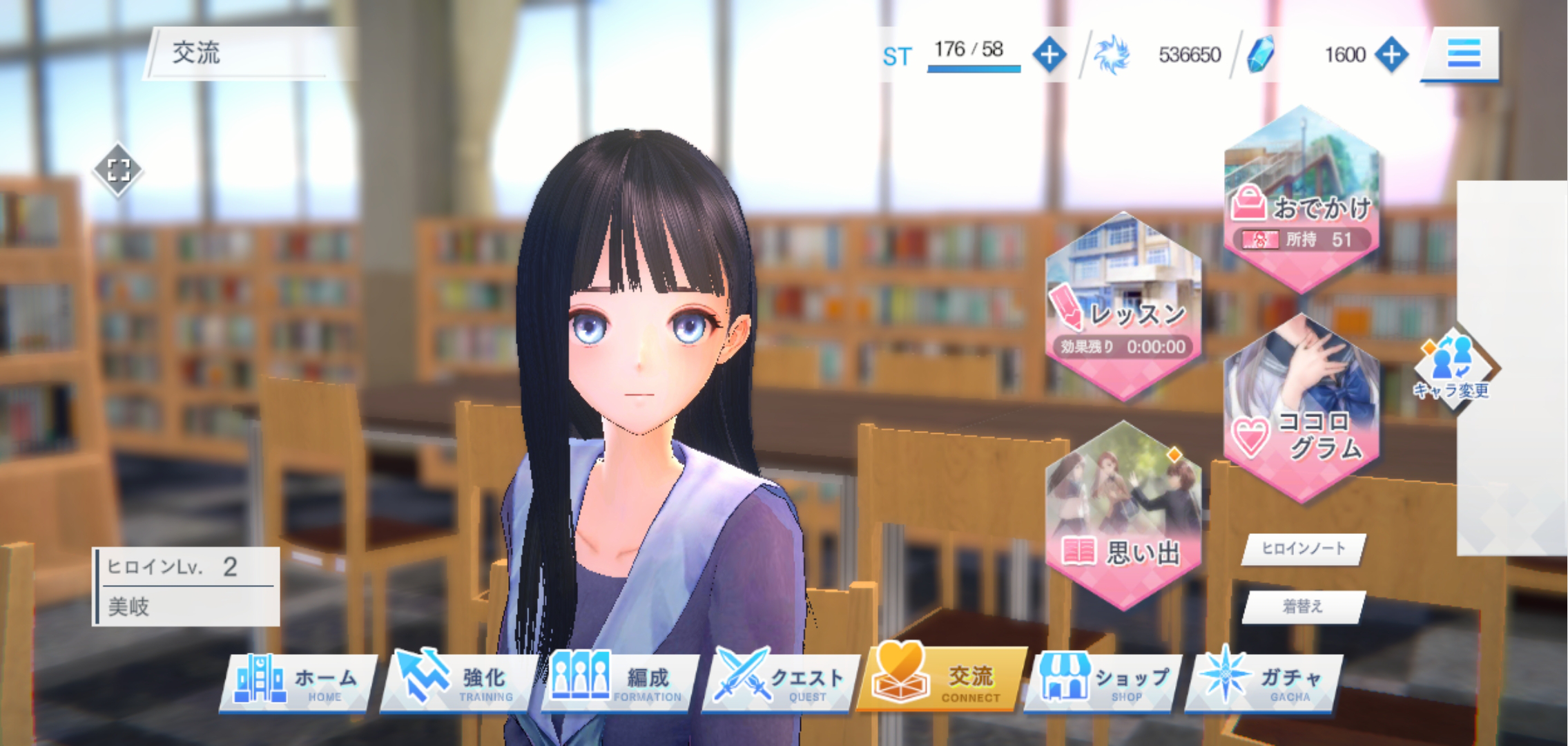Select the highlighted 交流 (Connect) tab
This screenshot has width=1568, height=746.
pos(939,677)
